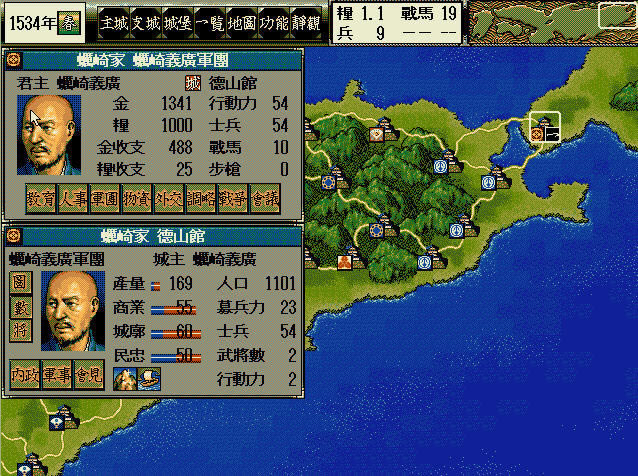The width and height of the screenshot is (638, 476).
Task: Open the 功能 functions menu
Action: 274,21
